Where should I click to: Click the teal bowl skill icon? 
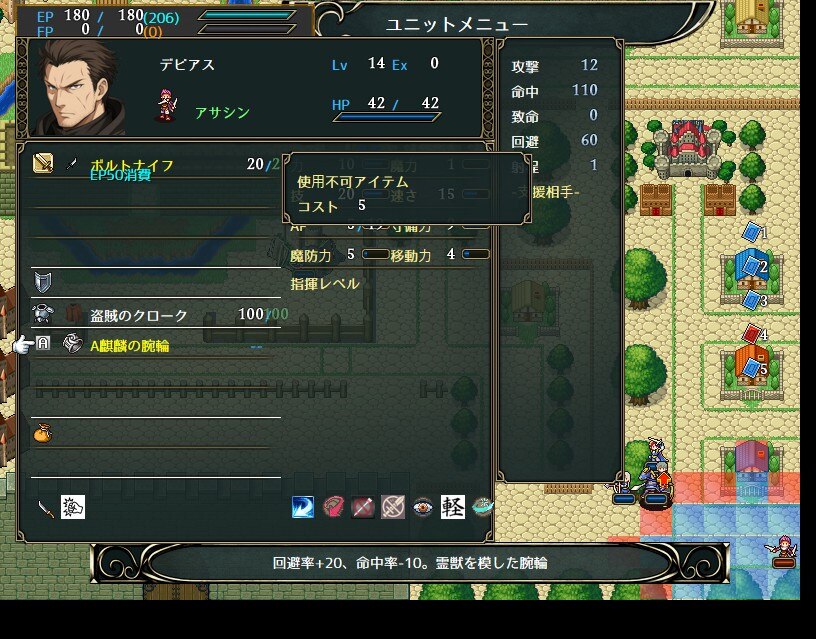(483, 507)
